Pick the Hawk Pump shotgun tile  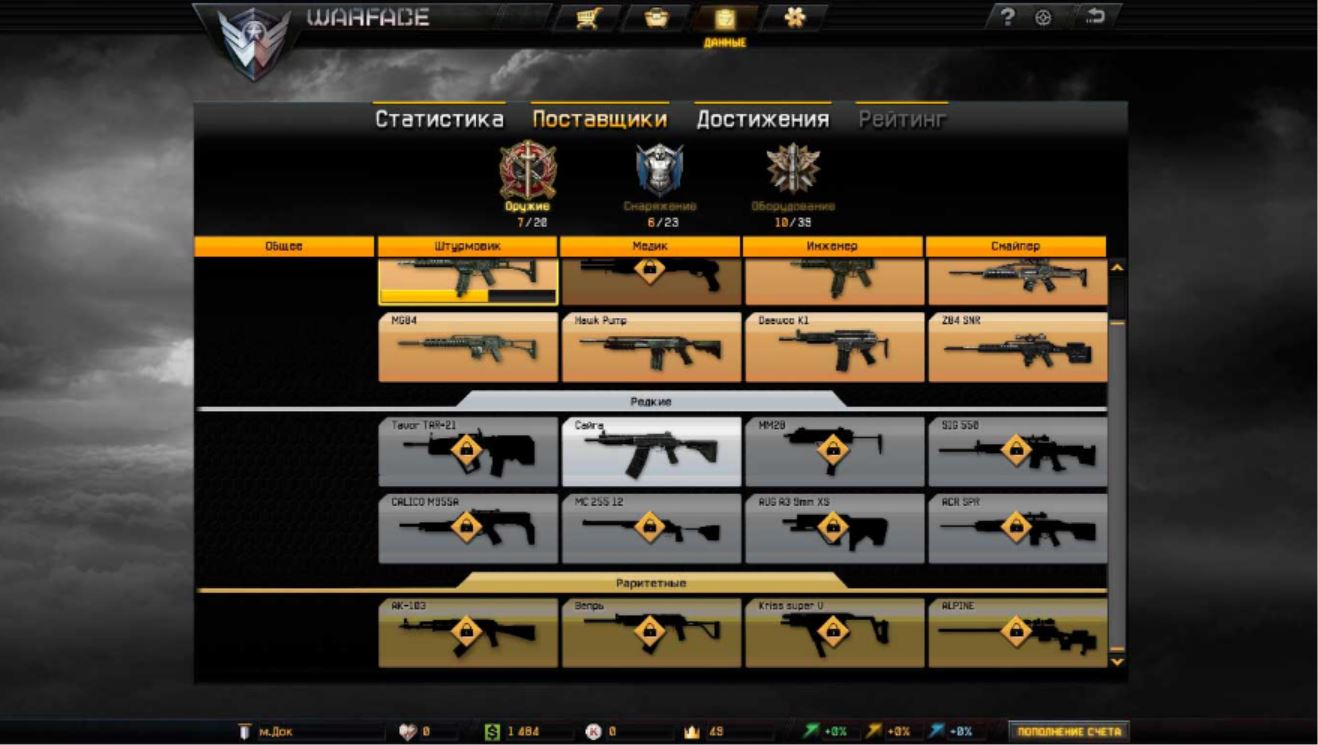point(651,347)
